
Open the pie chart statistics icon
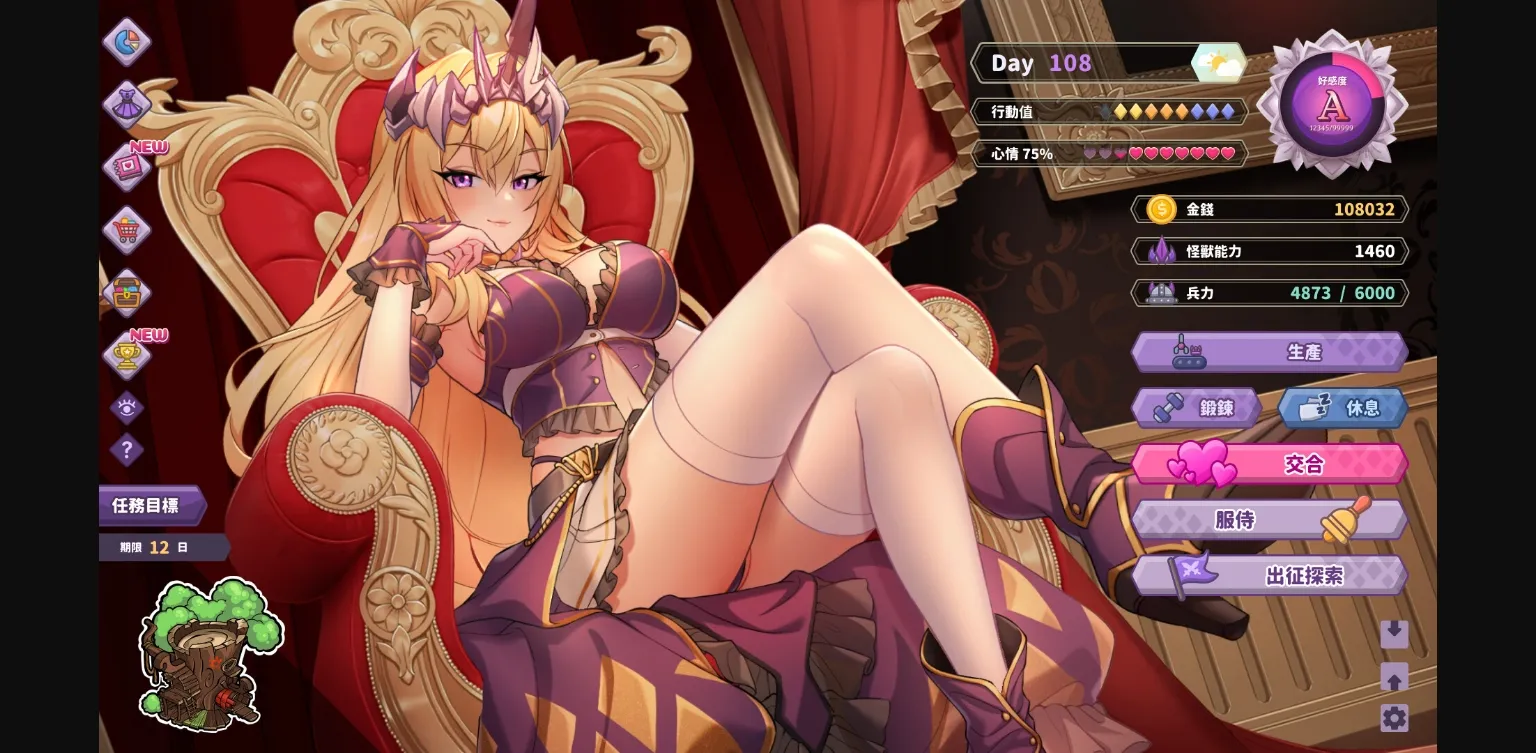pos(127,42)
